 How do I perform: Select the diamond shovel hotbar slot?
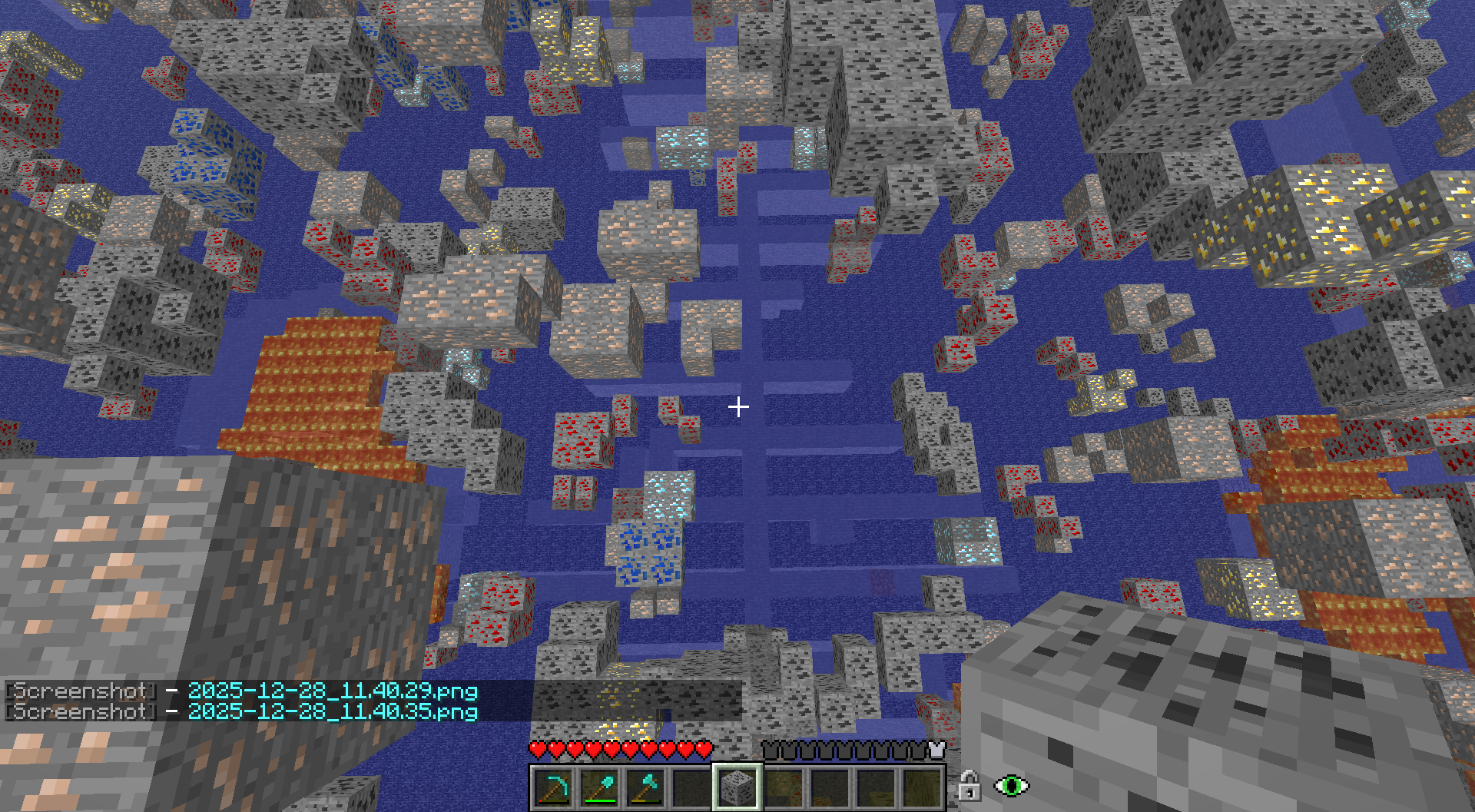click(599, 787)
